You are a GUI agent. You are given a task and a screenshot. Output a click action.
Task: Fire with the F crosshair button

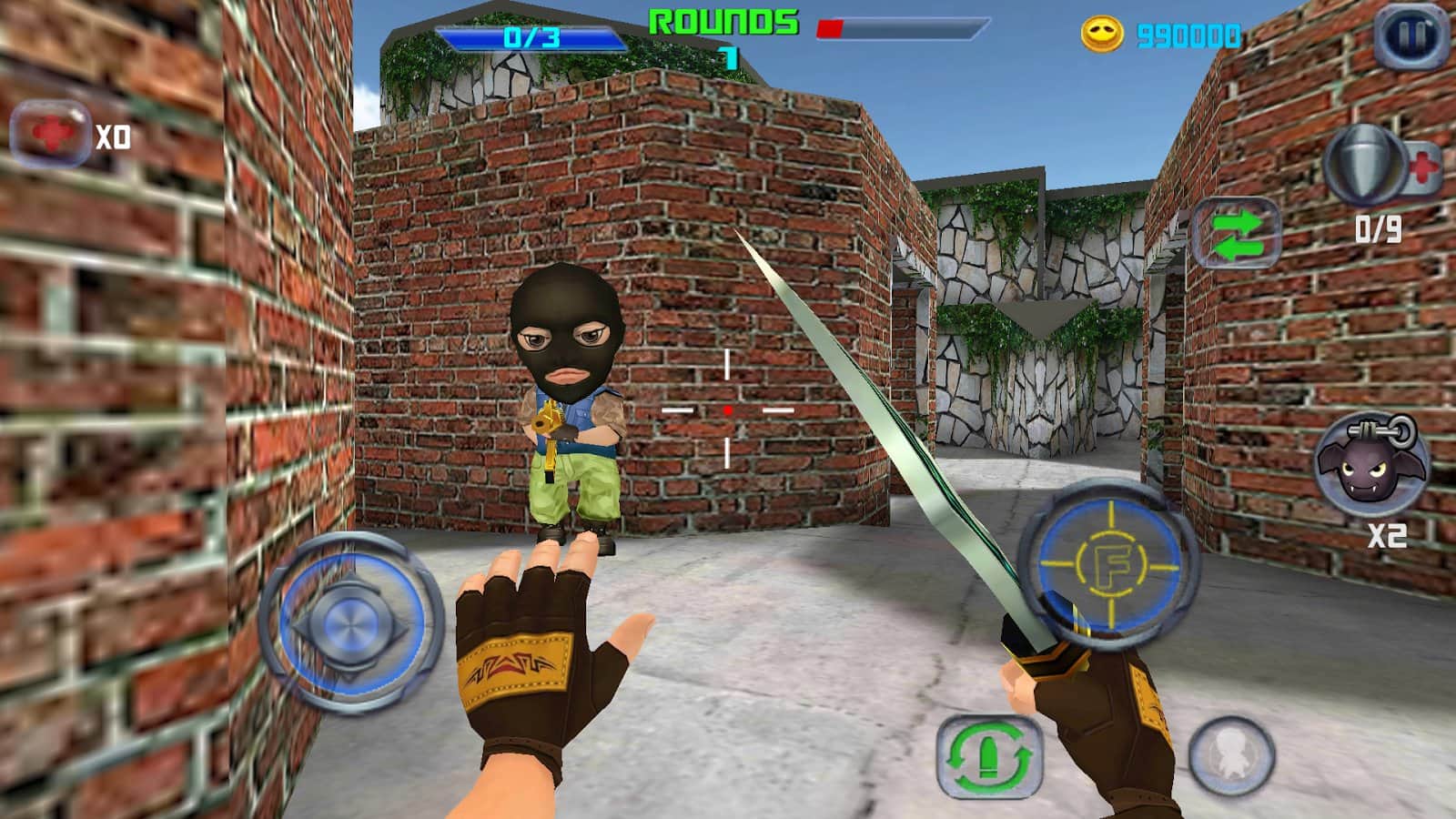click(1109, 565)
